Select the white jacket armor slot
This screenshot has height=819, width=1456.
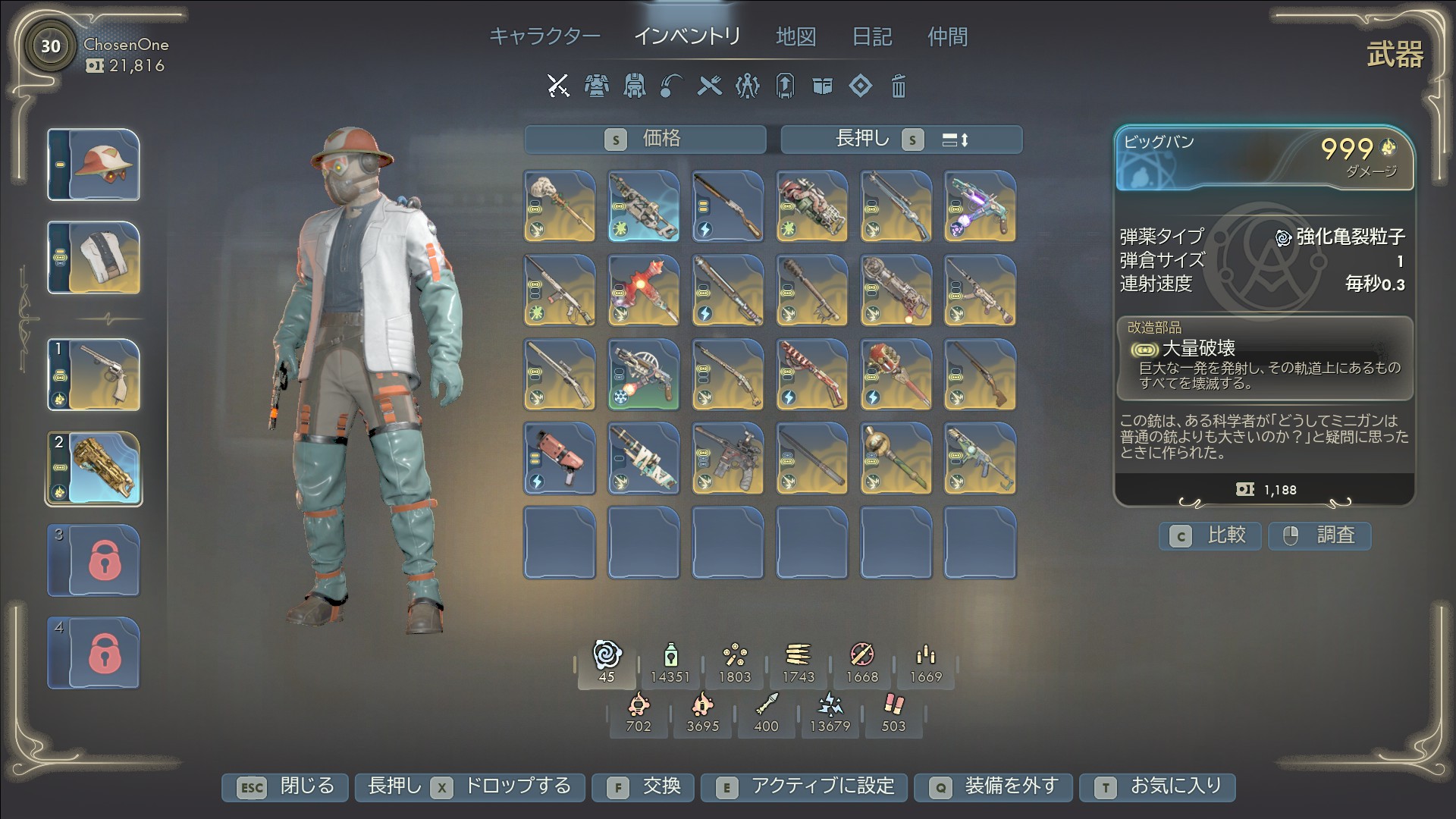[x=94, y=258]
